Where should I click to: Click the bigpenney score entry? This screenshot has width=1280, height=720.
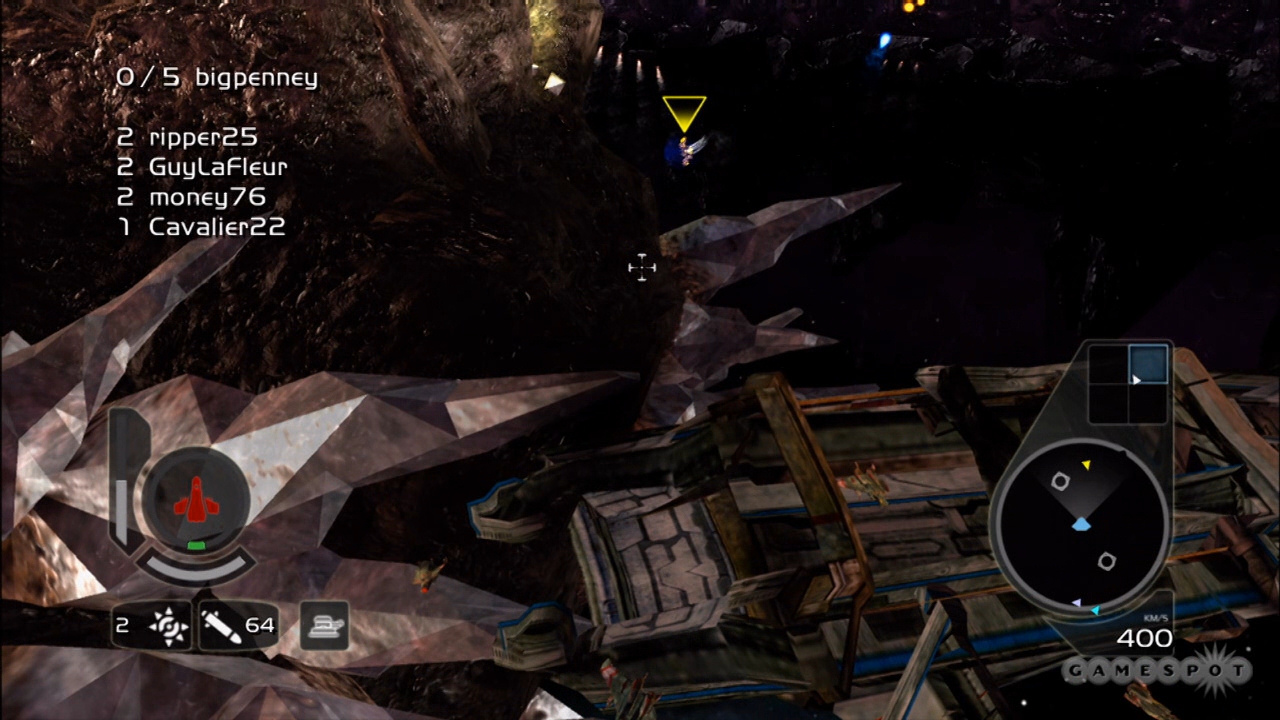[216, 78]
